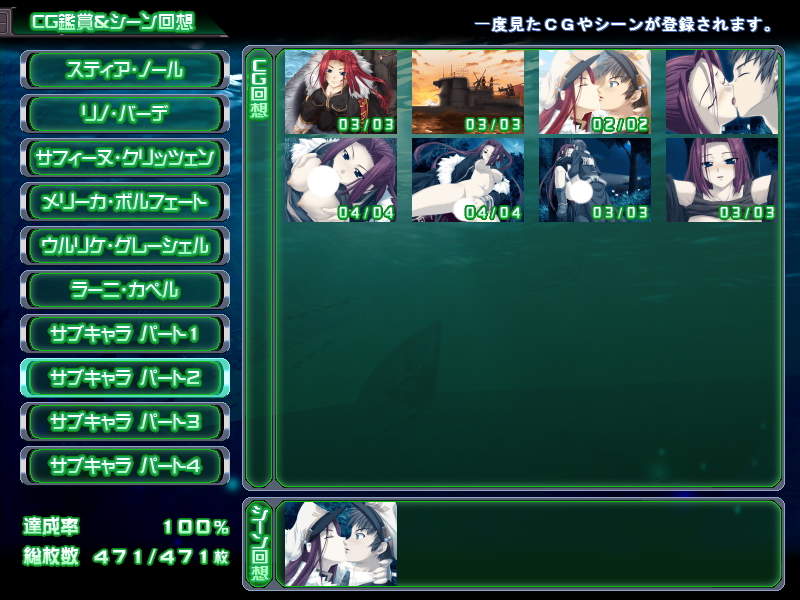Show サブキャラ パート4 gallery
The image size is (800, 600).
point(125,466)
